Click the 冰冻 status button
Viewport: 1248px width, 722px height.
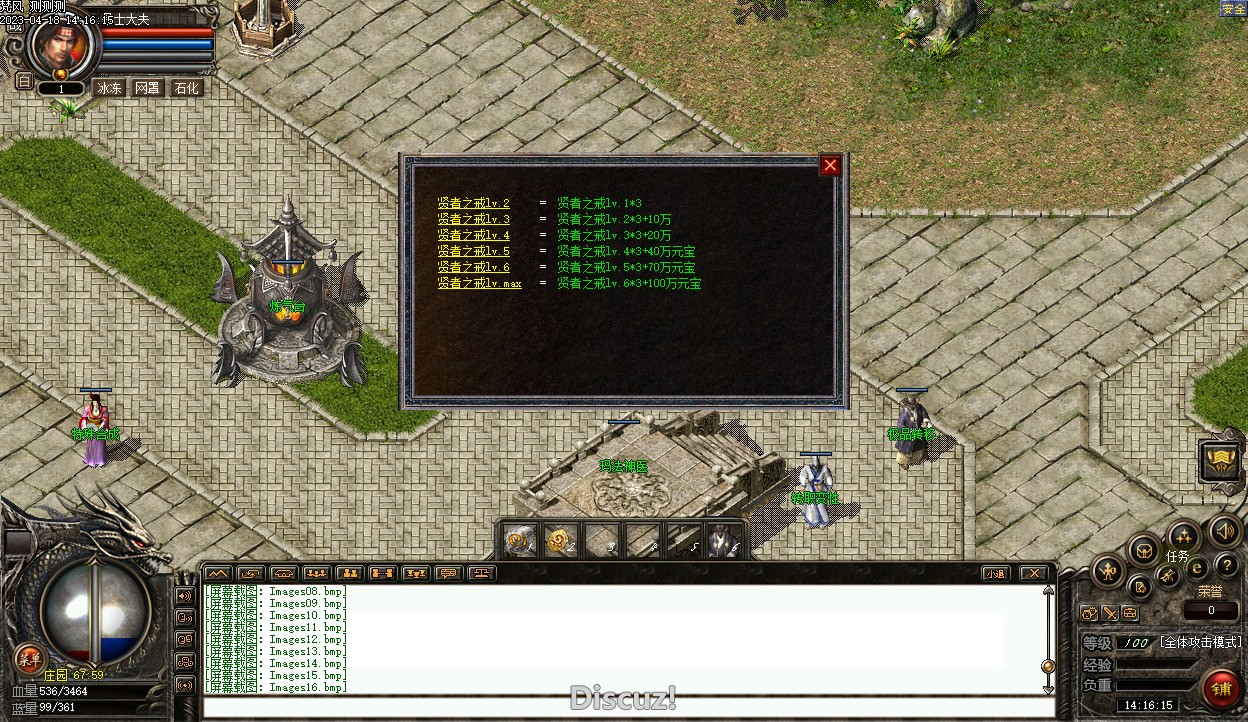point(108,88)
